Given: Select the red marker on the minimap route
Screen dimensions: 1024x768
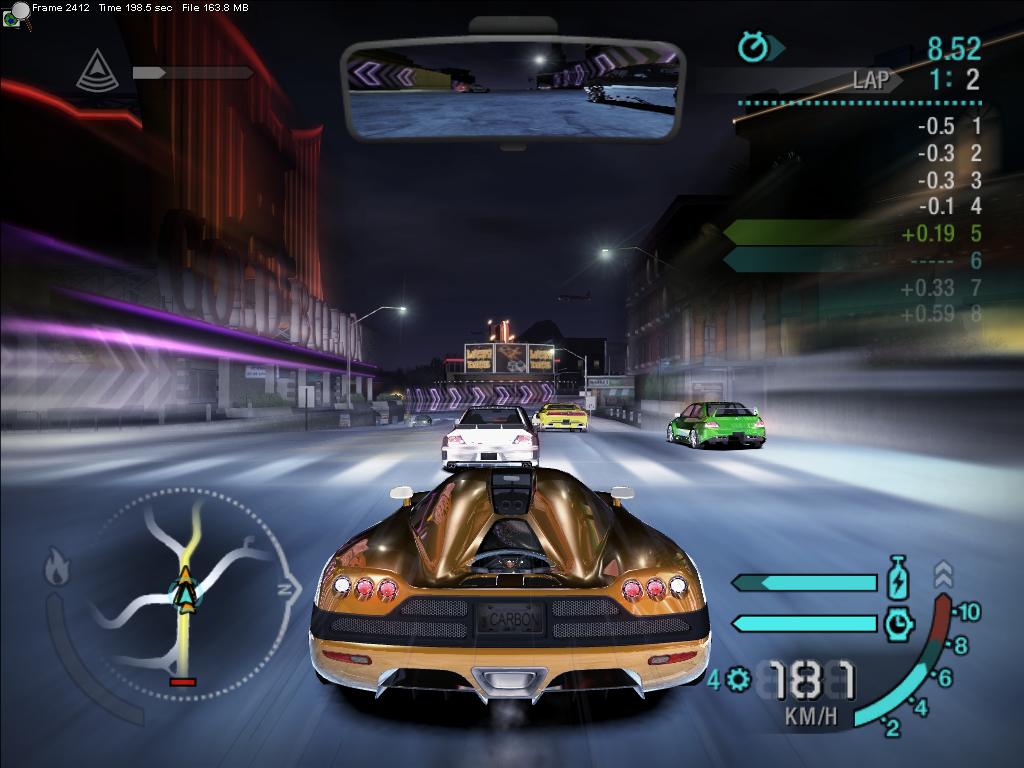Looking at the screenshot, I should [183, 682].
